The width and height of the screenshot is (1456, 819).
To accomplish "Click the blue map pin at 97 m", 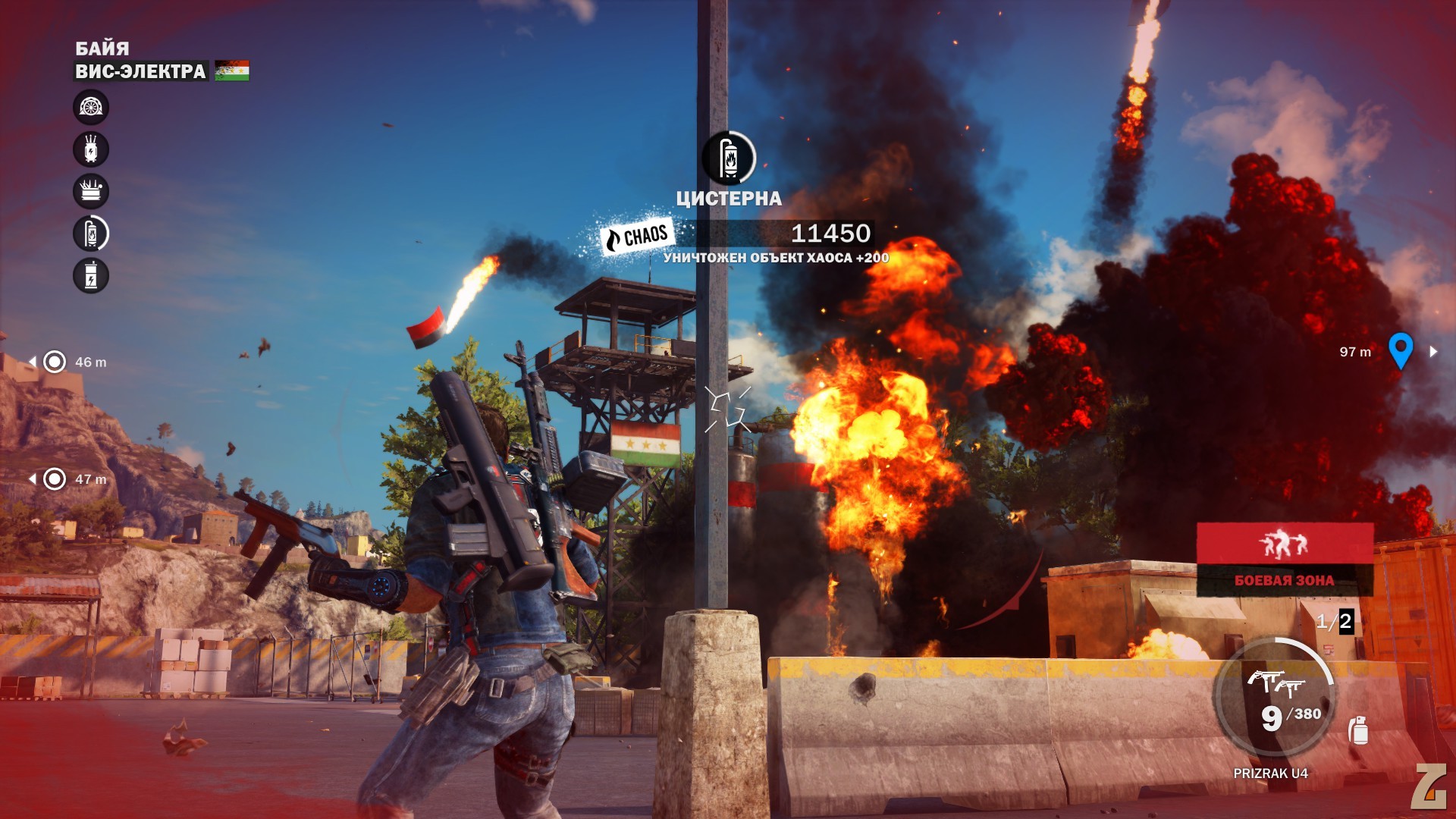I will tap(1400, 350).
